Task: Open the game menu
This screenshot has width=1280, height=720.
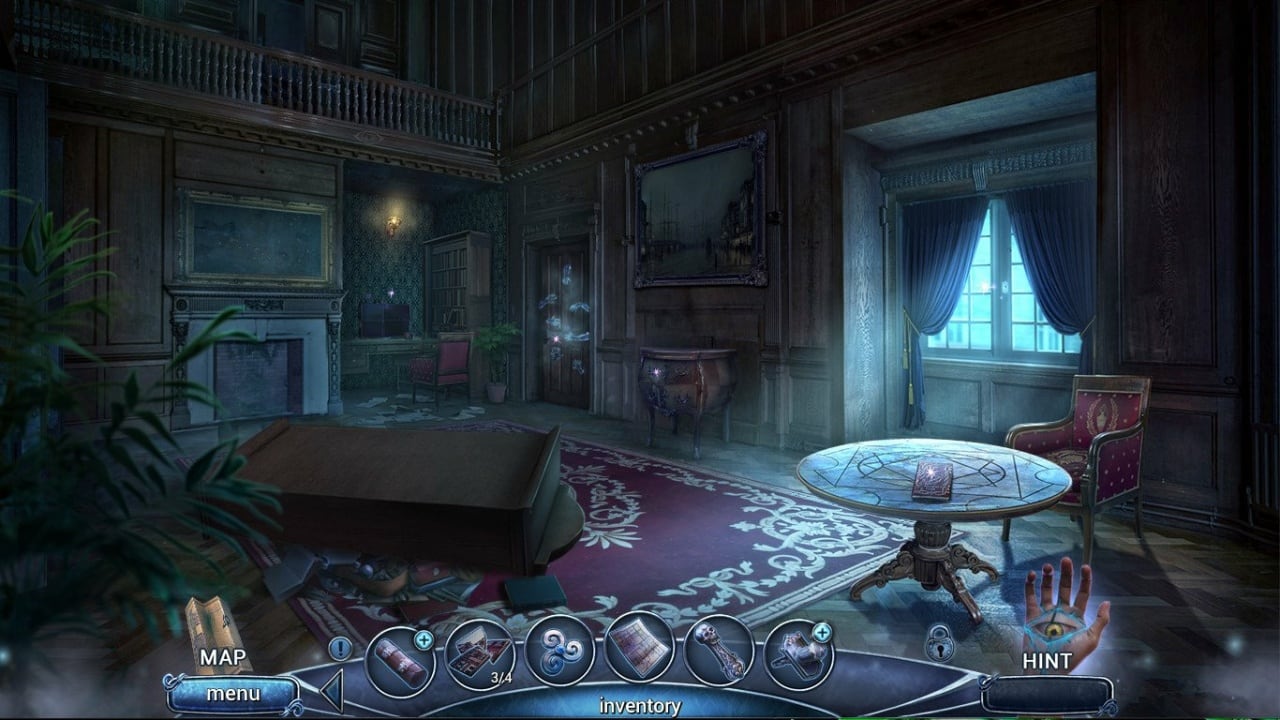Action: 232,693
